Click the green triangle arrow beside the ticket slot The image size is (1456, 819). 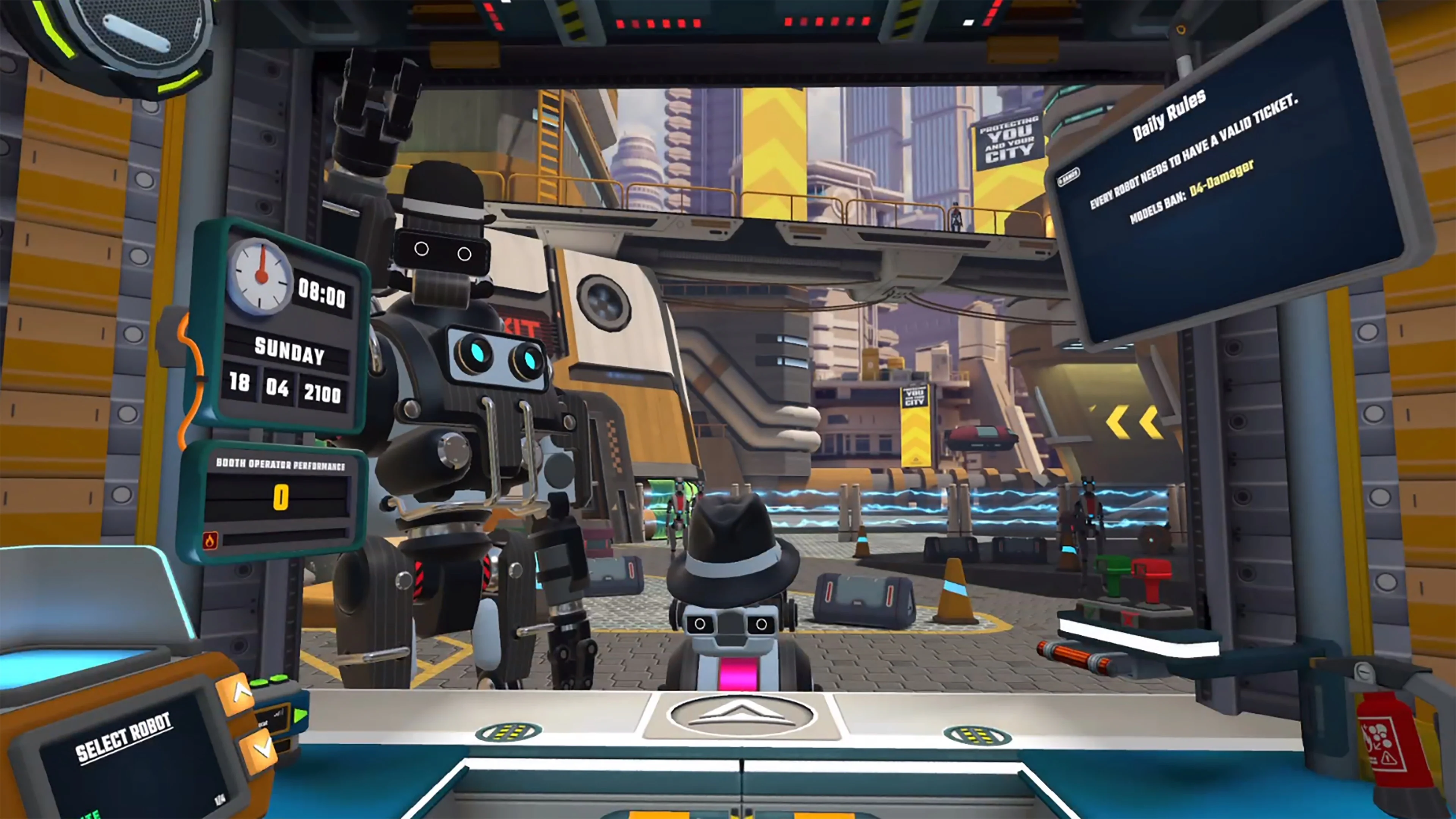coord(301,715)
